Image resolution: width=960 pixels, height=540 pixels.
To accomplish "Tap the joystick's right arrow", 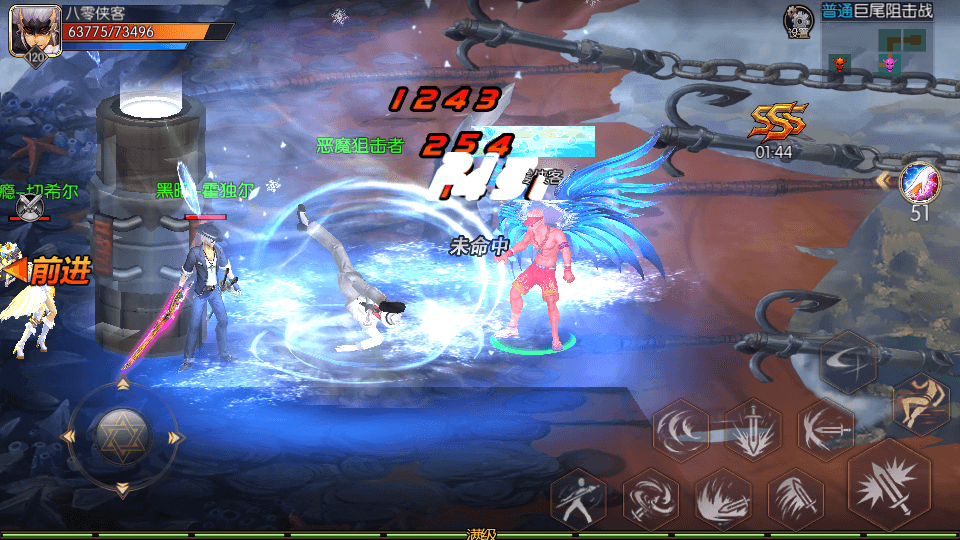I will pos(176,436).
